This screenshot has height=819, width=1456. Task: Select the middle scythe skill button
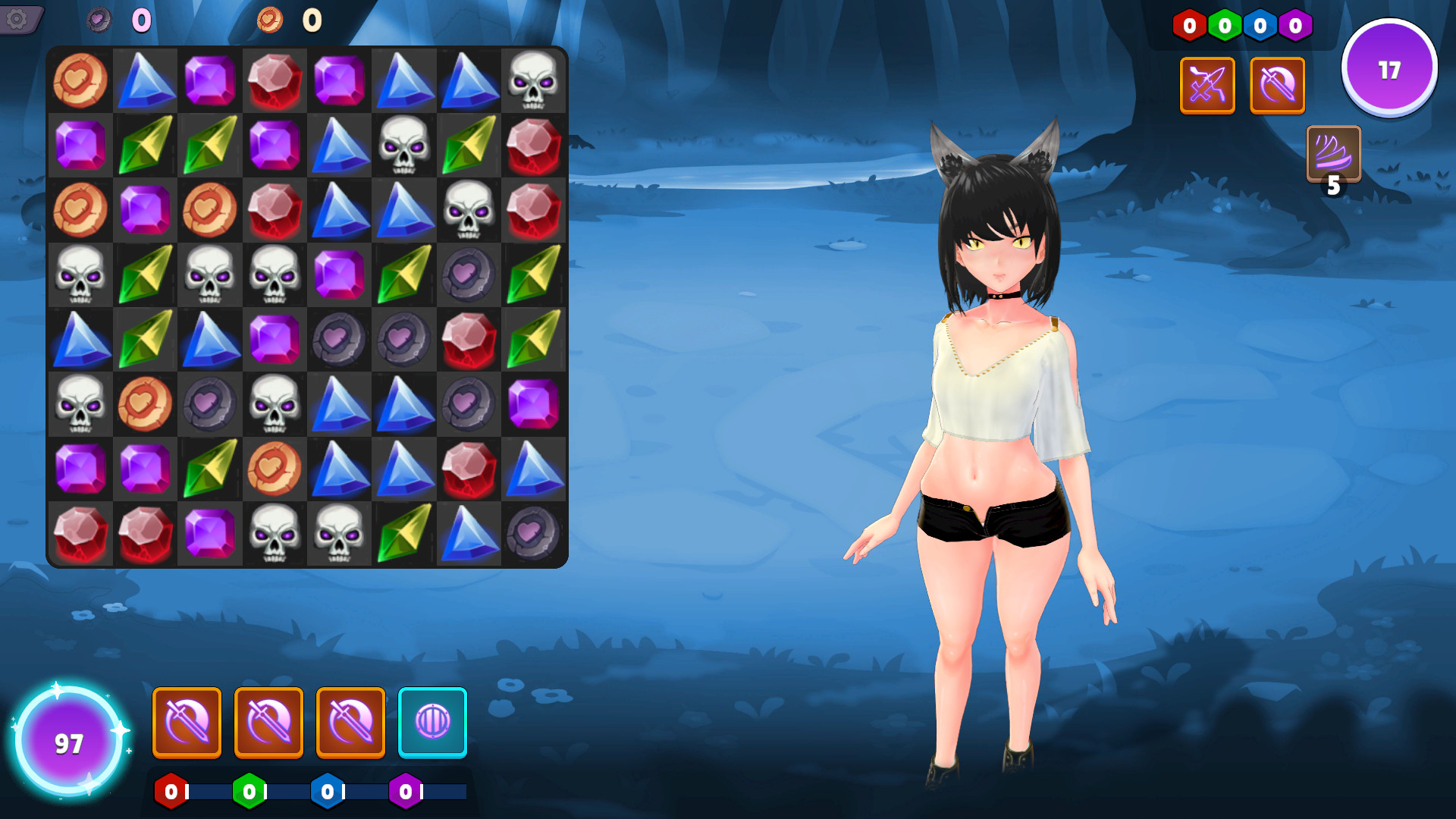point(268,722)
